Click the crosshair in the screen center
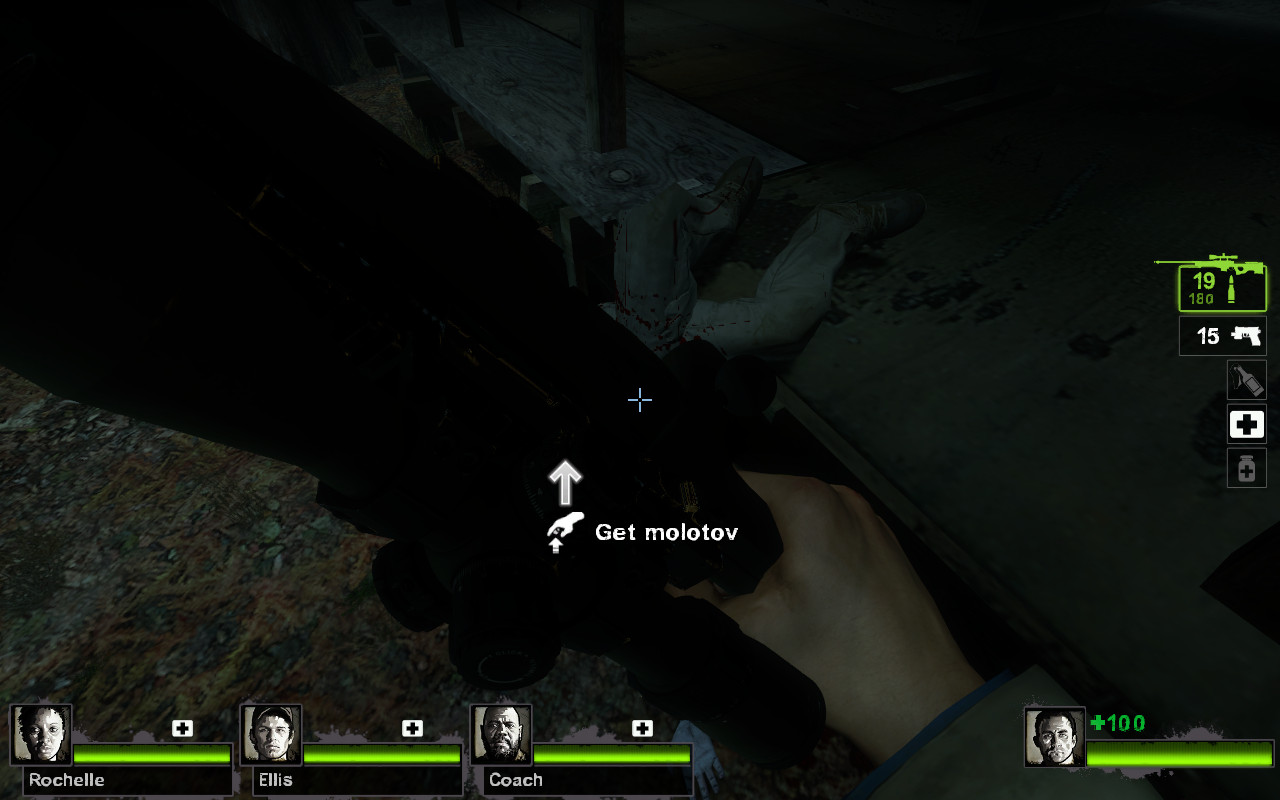The image size is (1280, 800). tap(640, 400)
